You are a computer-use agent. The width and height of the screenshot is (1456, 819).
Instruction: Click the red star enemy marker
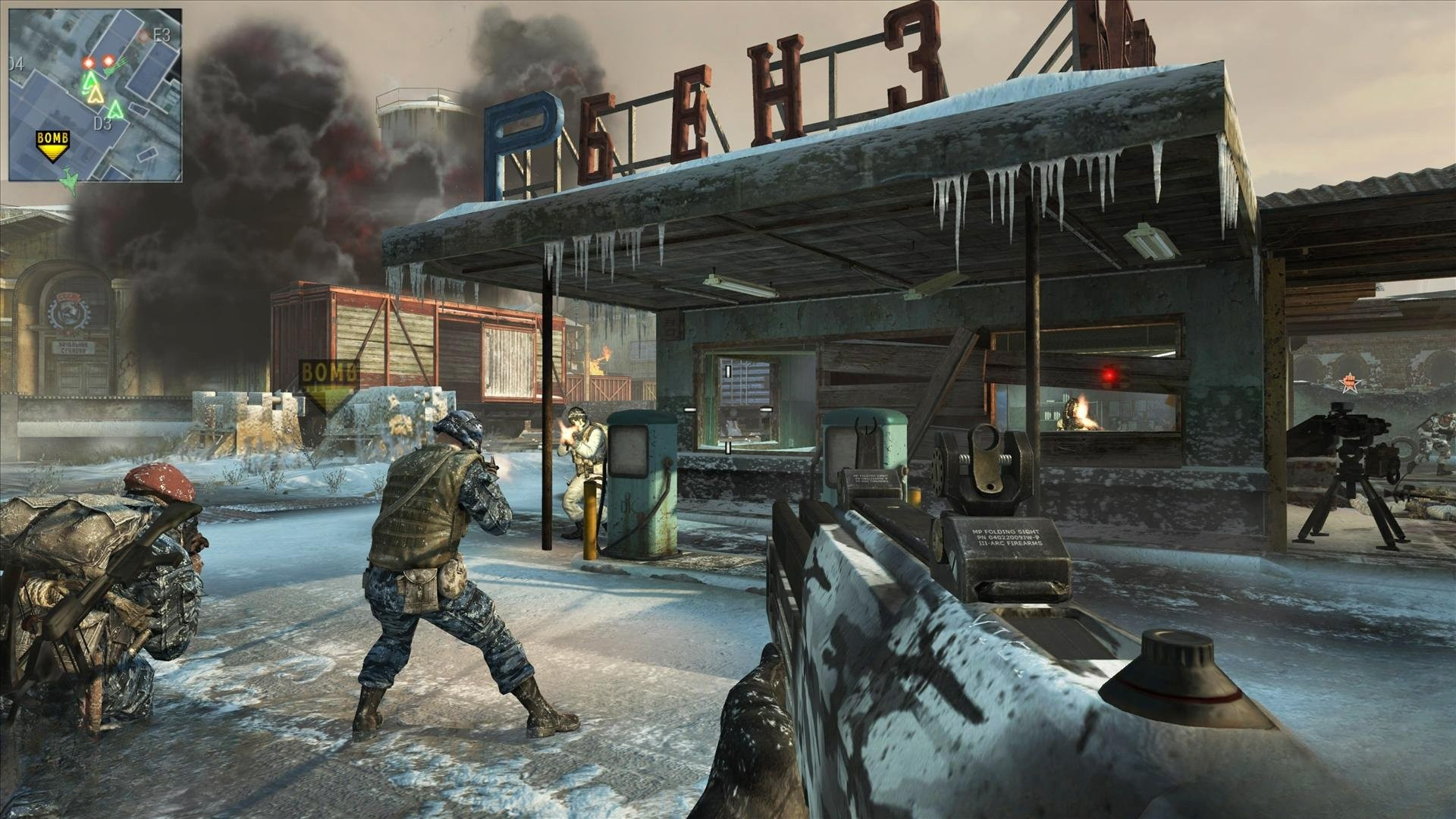(x=1349, y=383)
